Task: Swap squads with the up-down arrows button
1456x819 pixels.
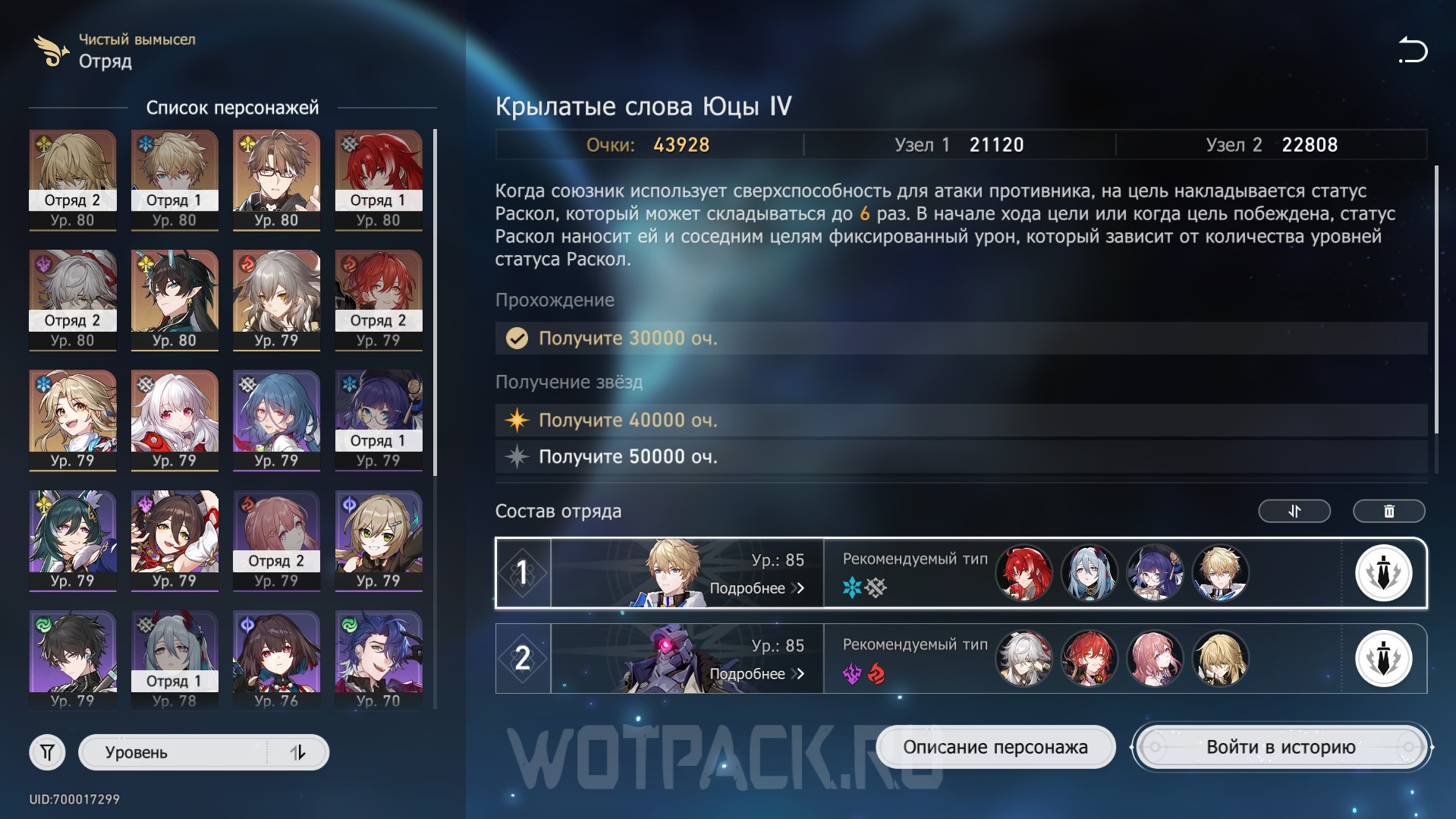Action: pos(1294,511)
